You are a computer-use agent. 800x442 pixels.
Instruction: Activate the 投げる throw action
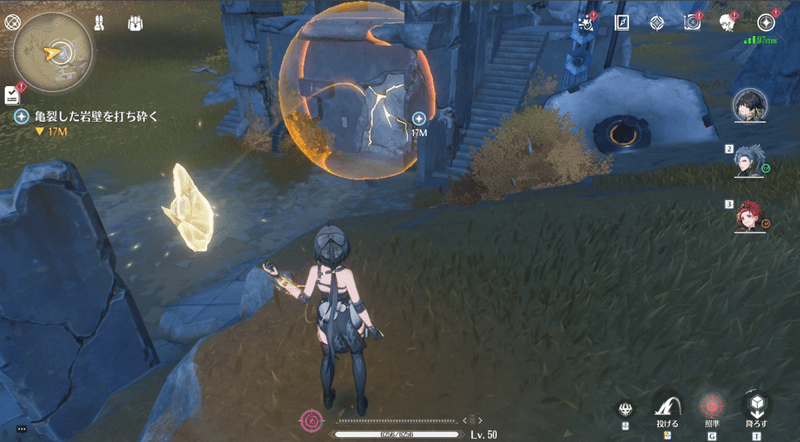(x=667, y=405)
